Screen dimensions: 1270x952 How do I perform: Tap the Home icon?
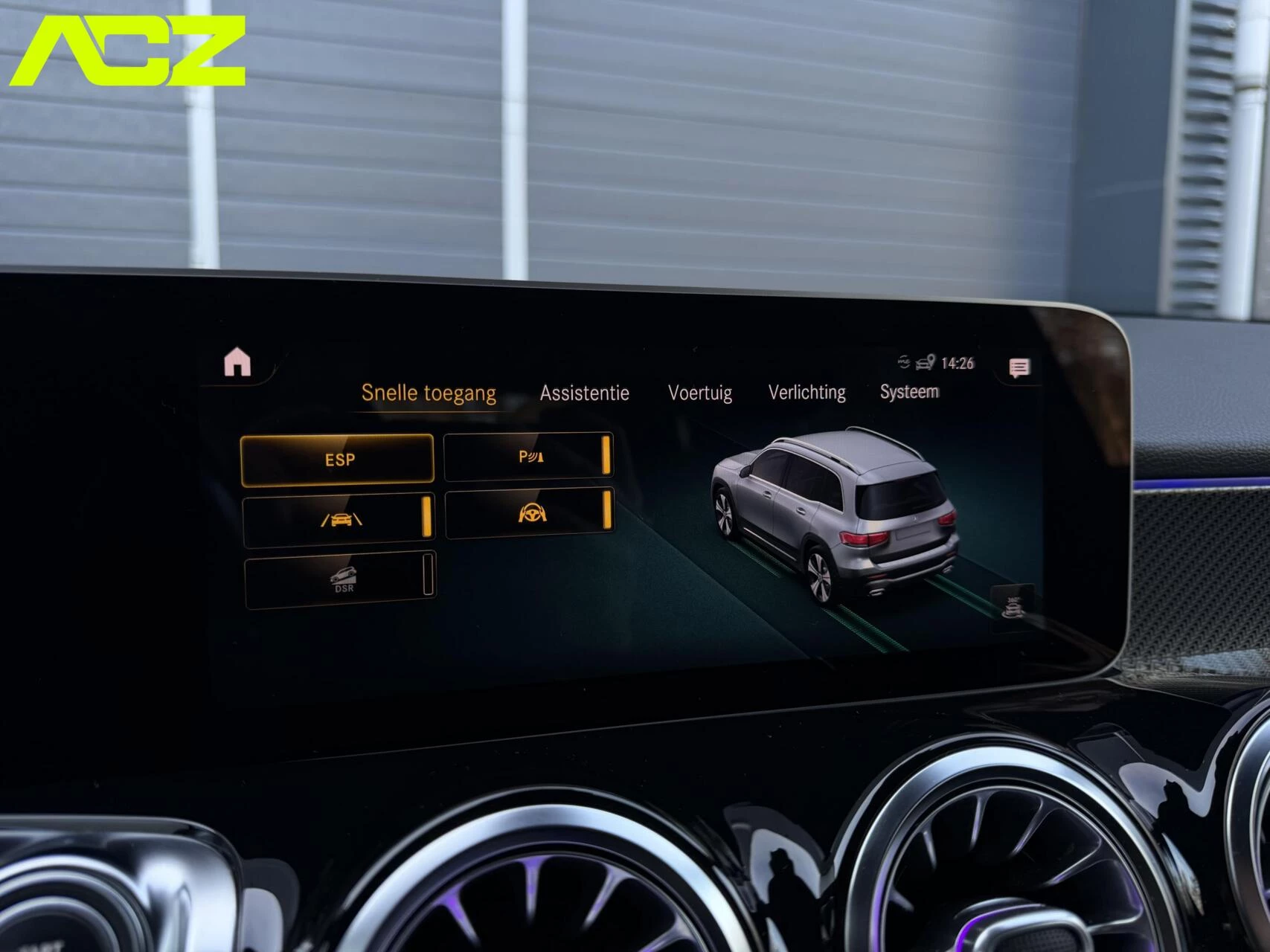pyautogui.click(x=237, y=363)
